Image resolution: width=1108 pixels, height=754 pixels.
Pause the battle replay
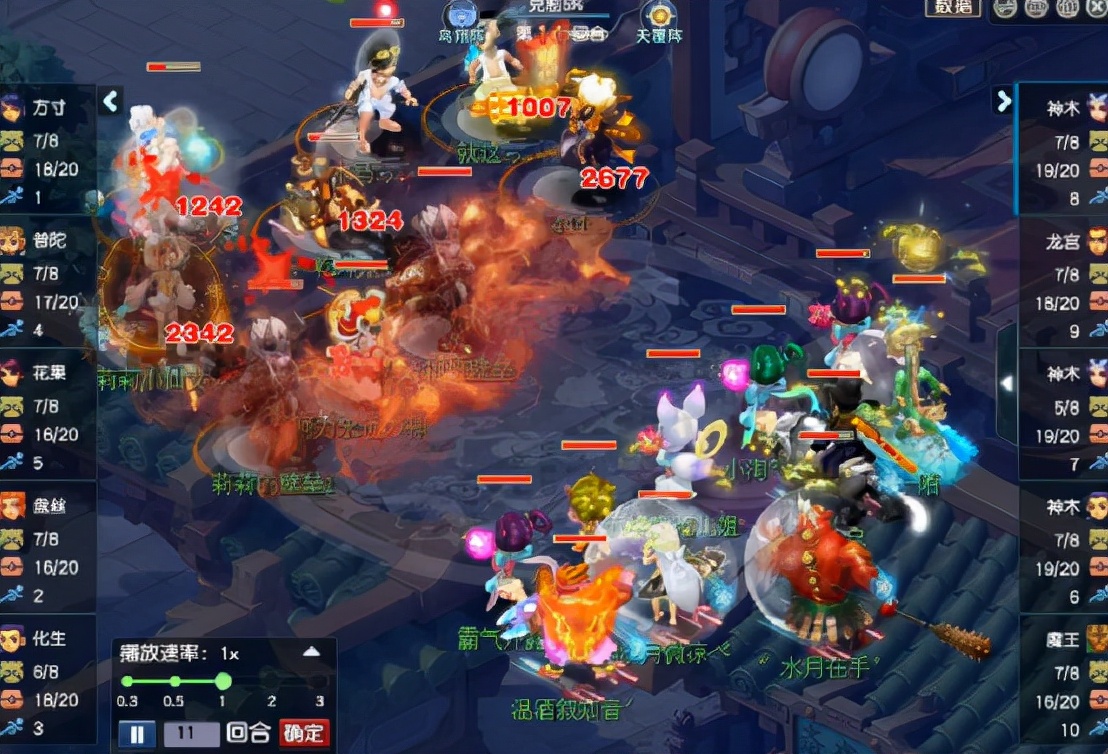[137, 734]
